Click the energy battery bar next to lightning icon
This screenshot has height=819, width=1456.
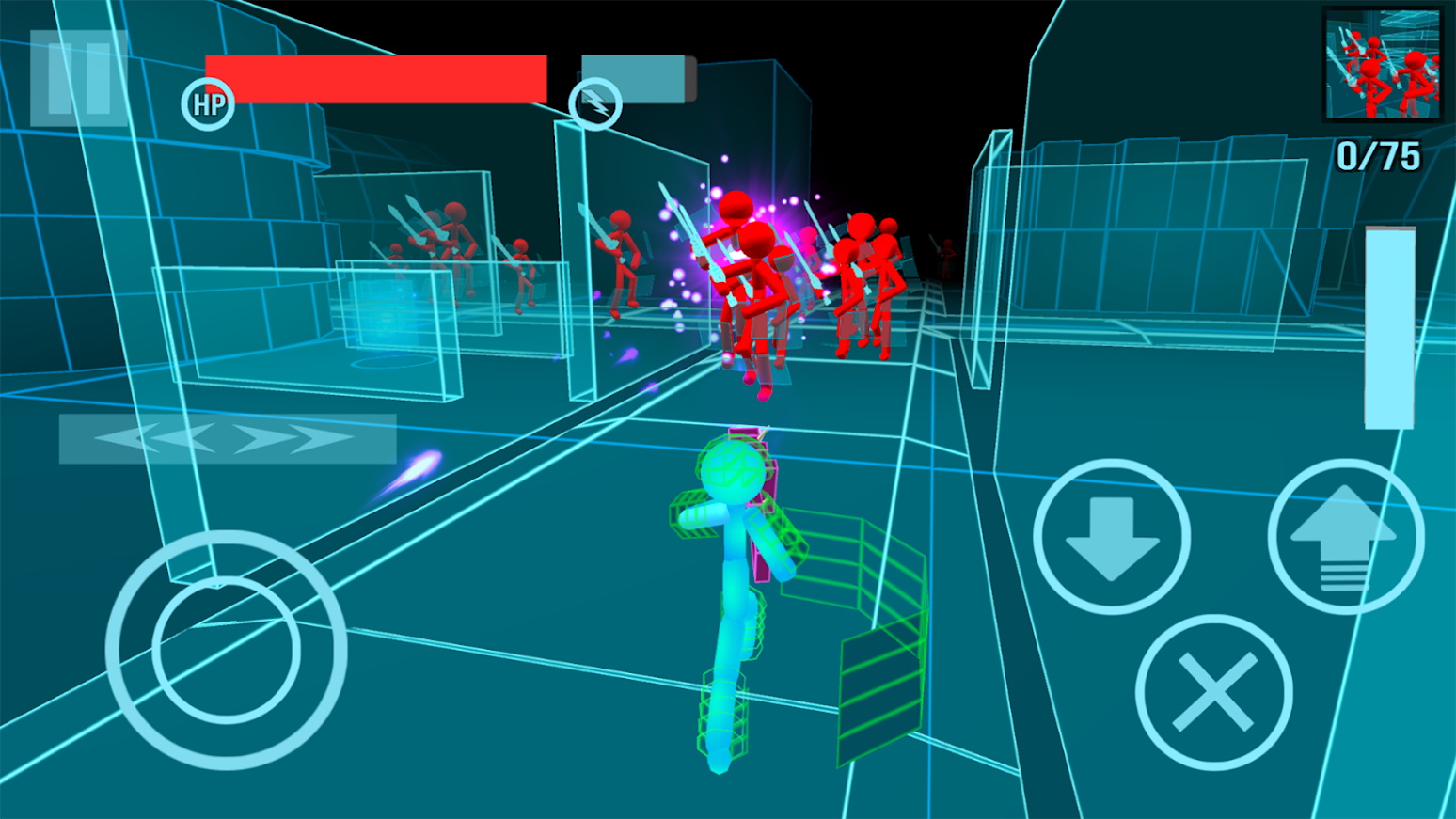(632, 80)
